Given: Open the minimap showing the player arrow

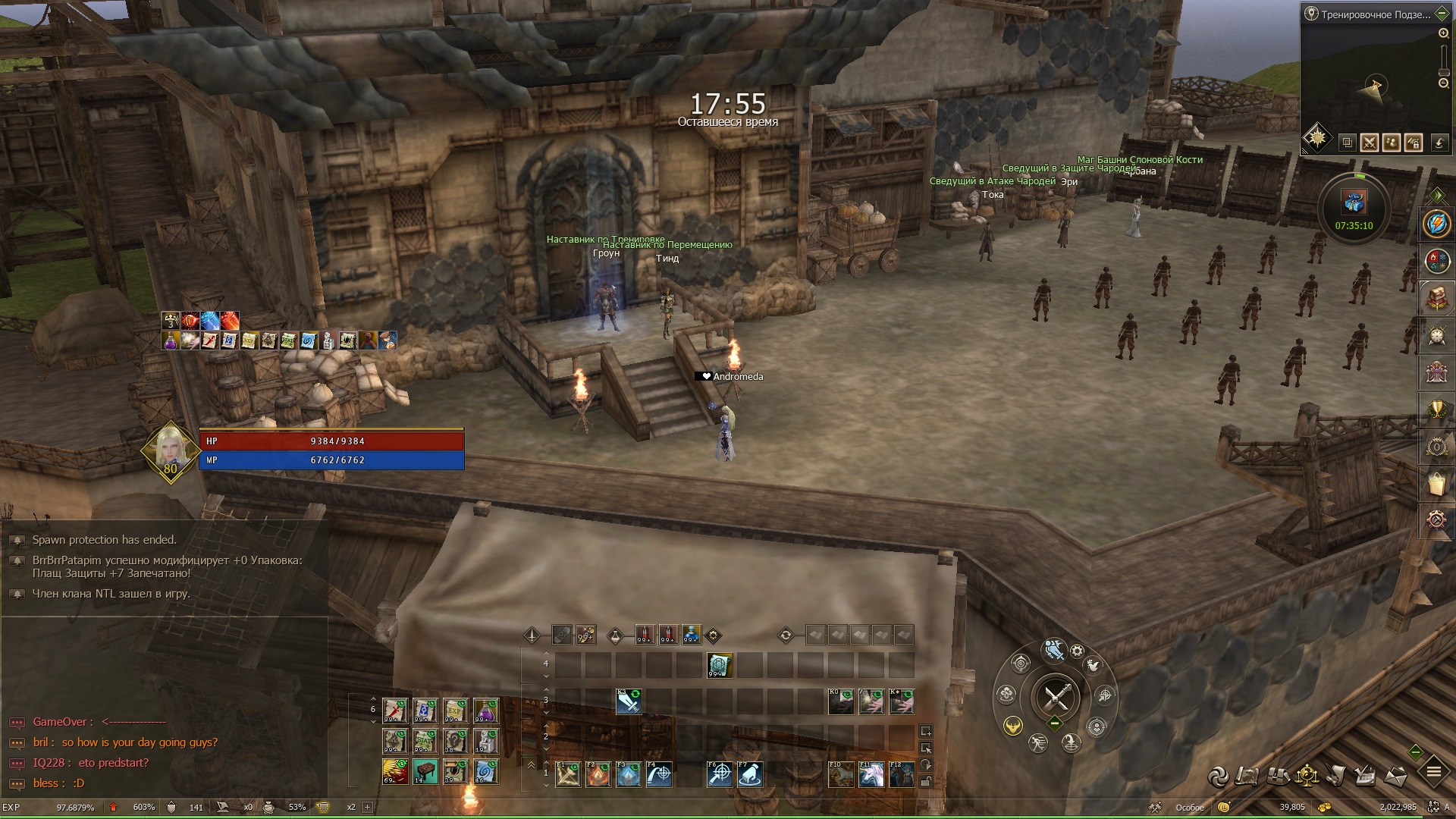Looking at the screenshot, I should click(x=1374, y=85).
